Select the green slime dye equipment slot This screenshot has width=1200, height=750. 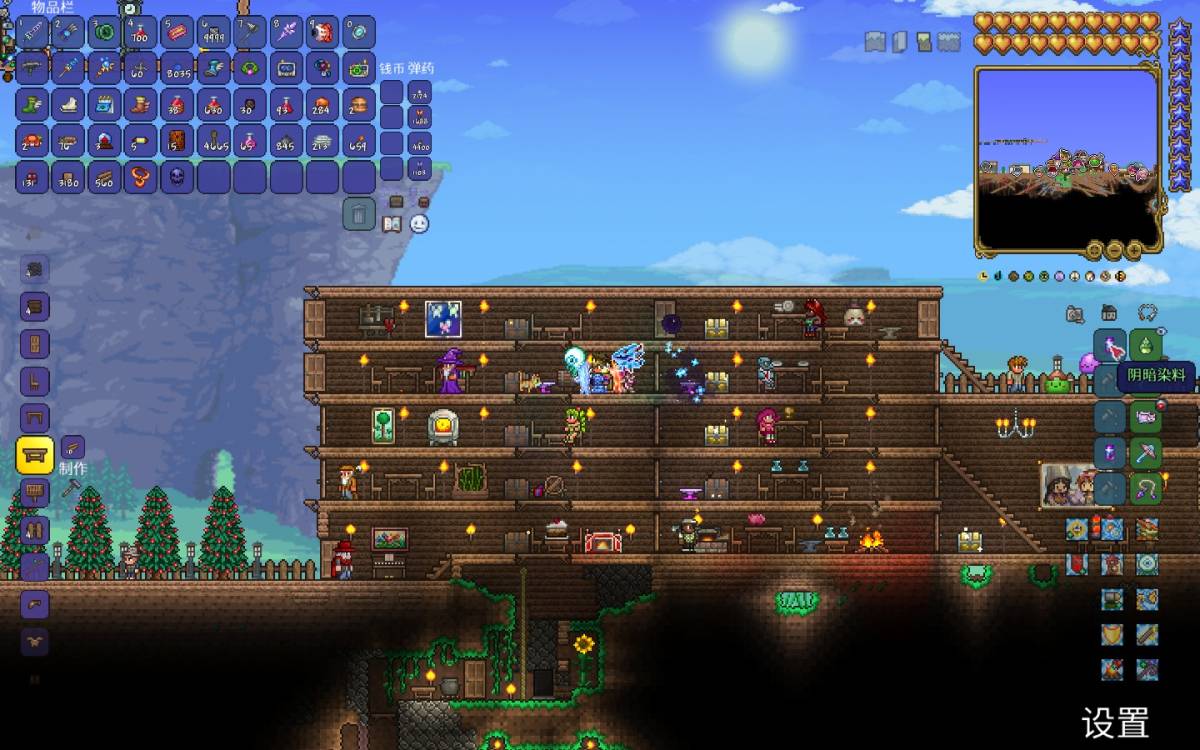click(1146, 346)
